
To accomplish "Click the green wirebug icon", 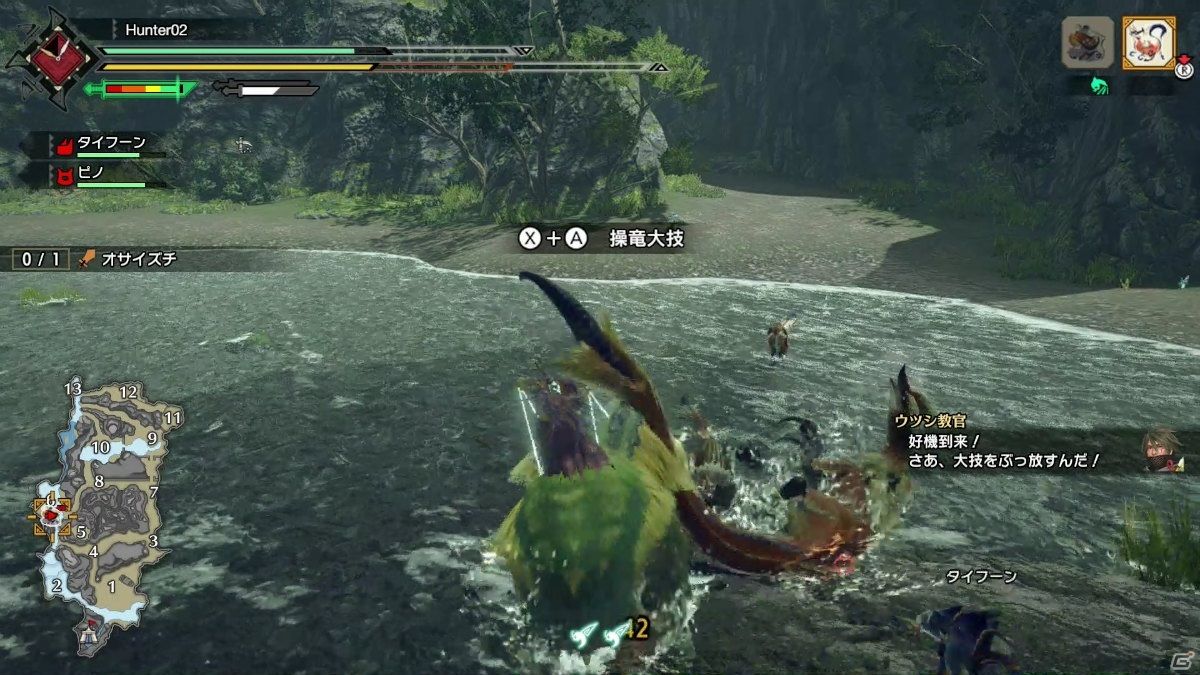I will click(1099, 86).
